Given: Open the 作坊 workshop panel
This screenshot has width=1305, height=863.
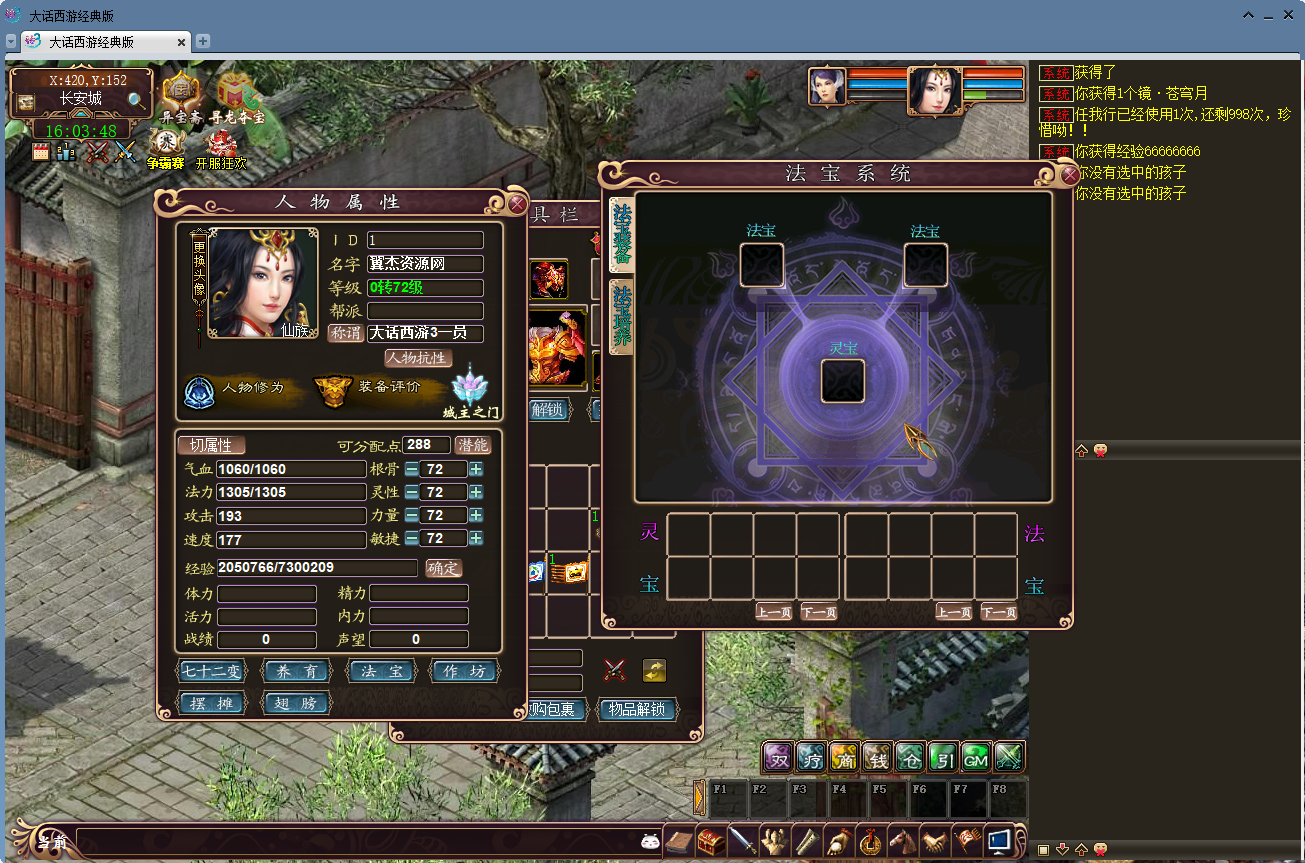Looking at the screenshot, I should click(464, 672).
